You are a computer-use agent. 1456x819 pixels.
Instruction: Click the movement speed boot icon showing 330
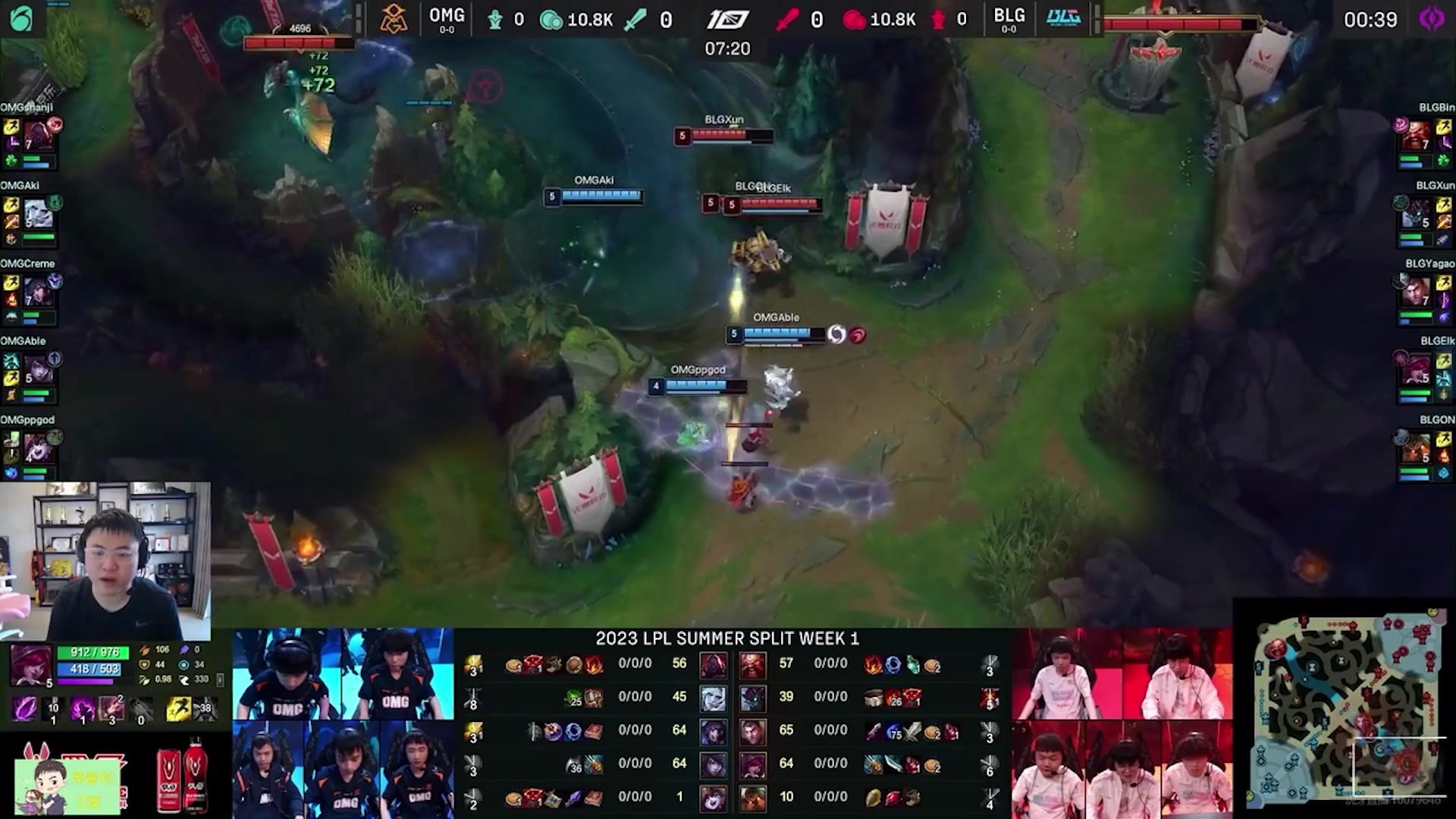(184, 679)
